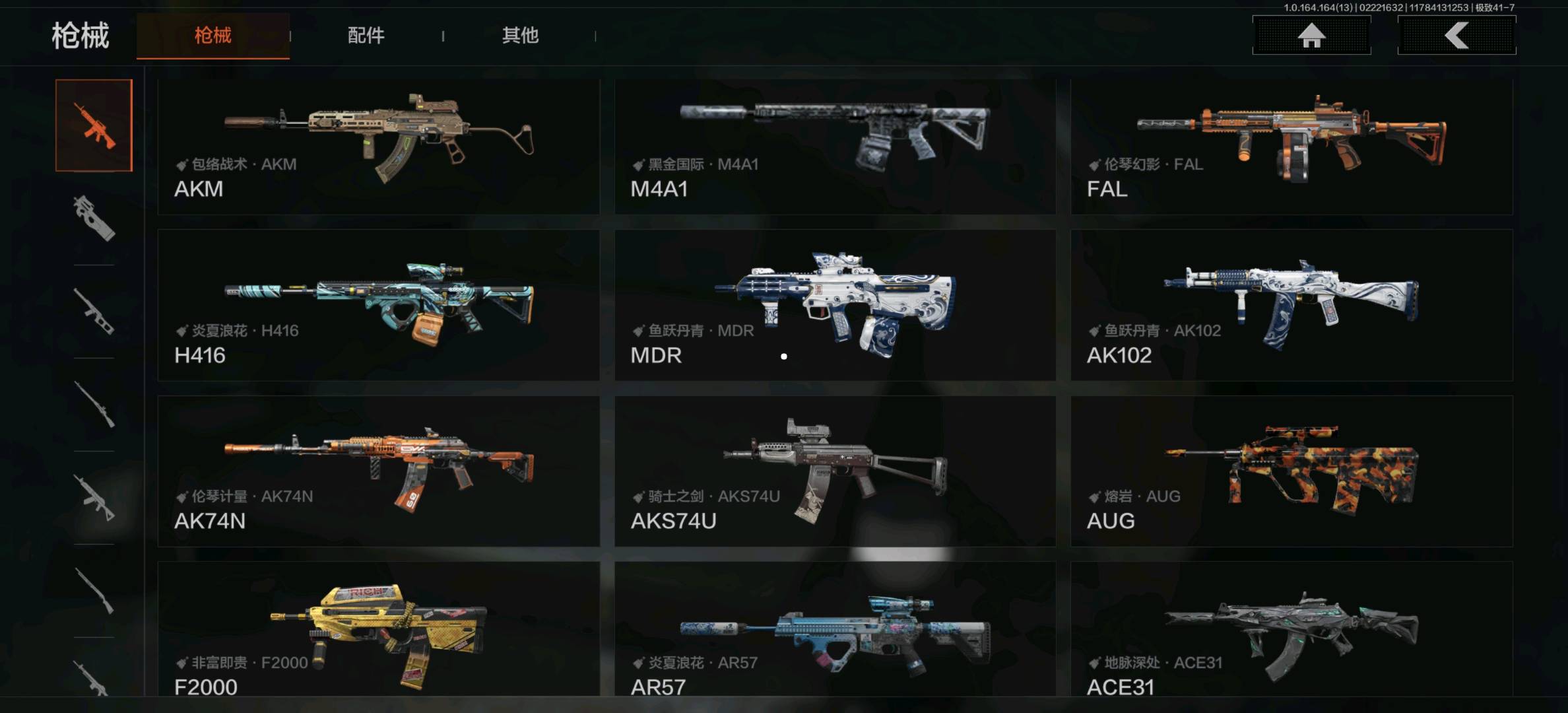Open the AKS74U weapon card

click(835, 471)
